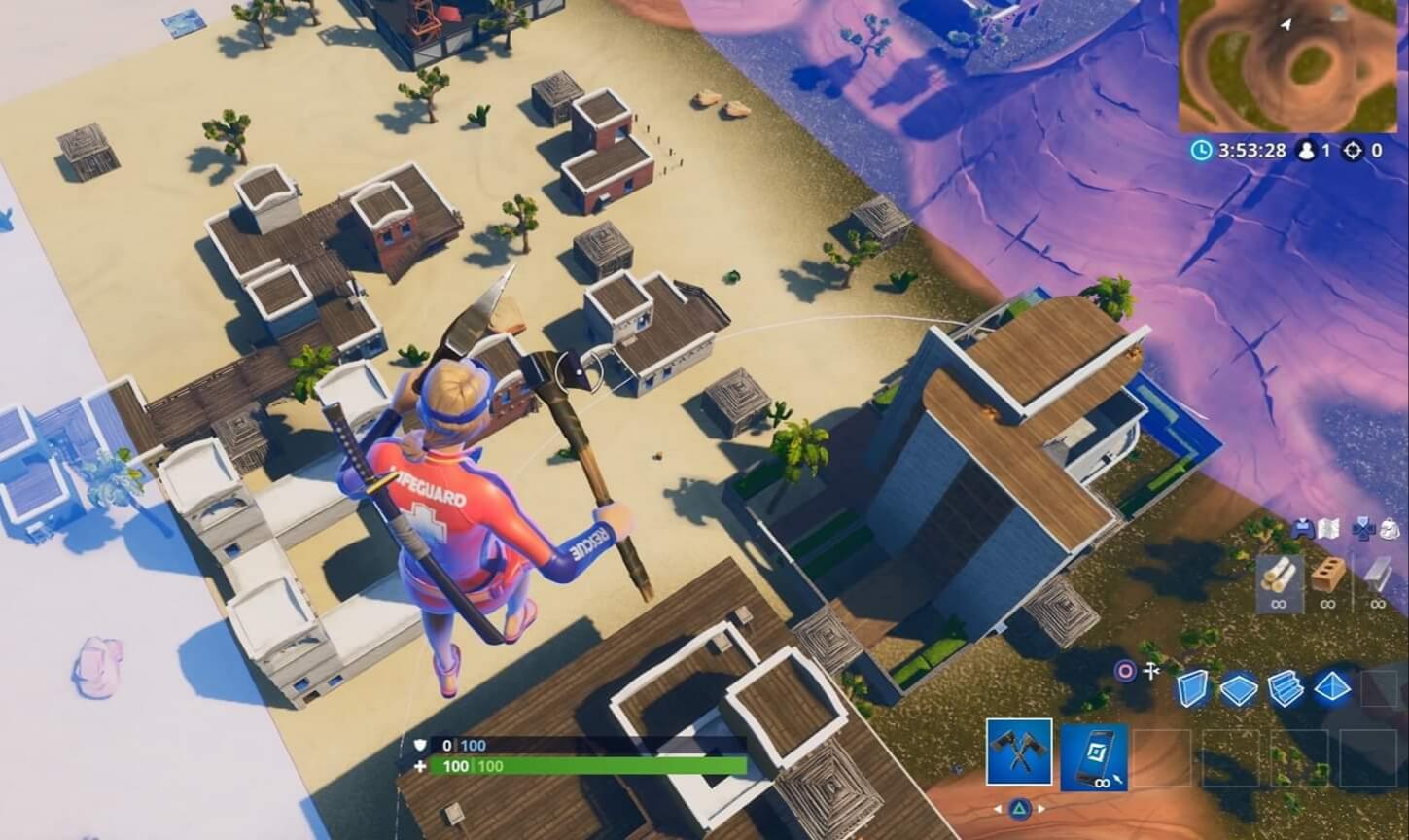This screenshot has height=840, width=1409.
Task: Select the crossed-axes pickaxe hotbar slot
Action: (x=1019, y=753)
